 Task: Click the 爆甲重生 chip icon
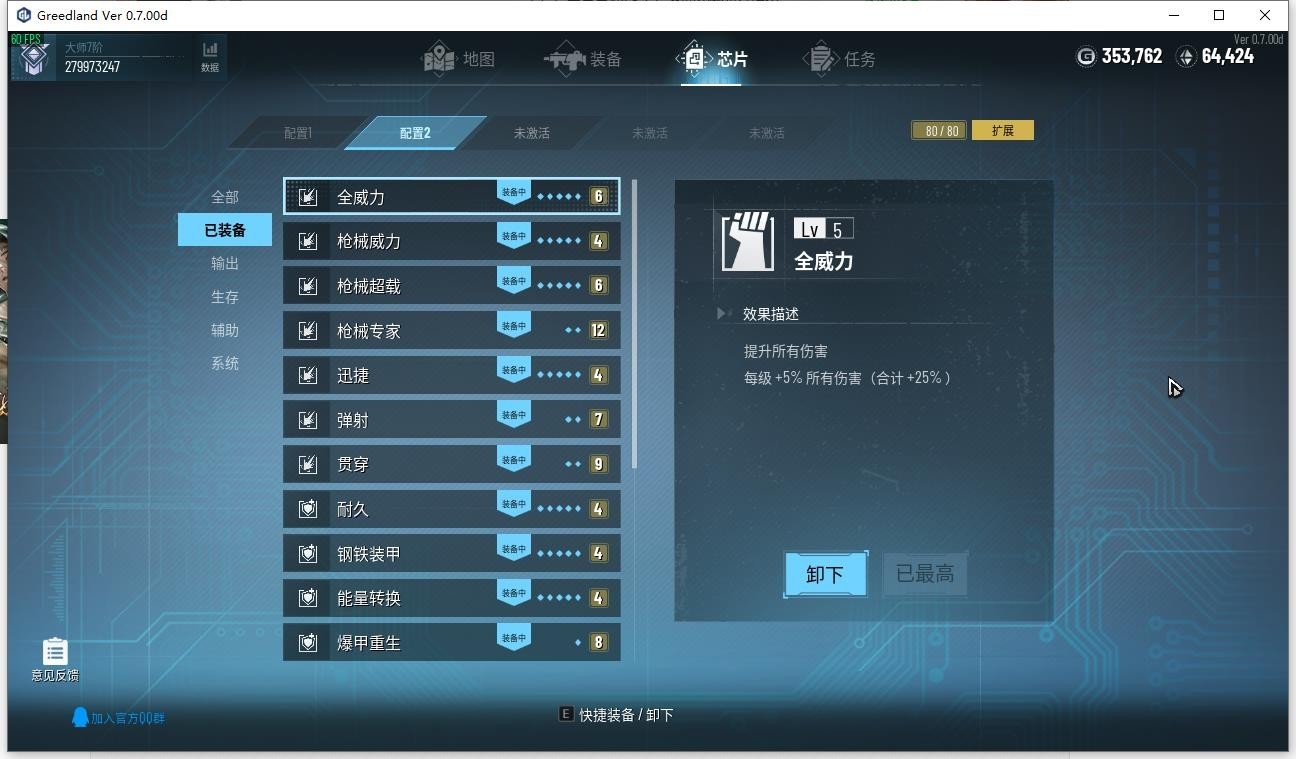point(307,641)
